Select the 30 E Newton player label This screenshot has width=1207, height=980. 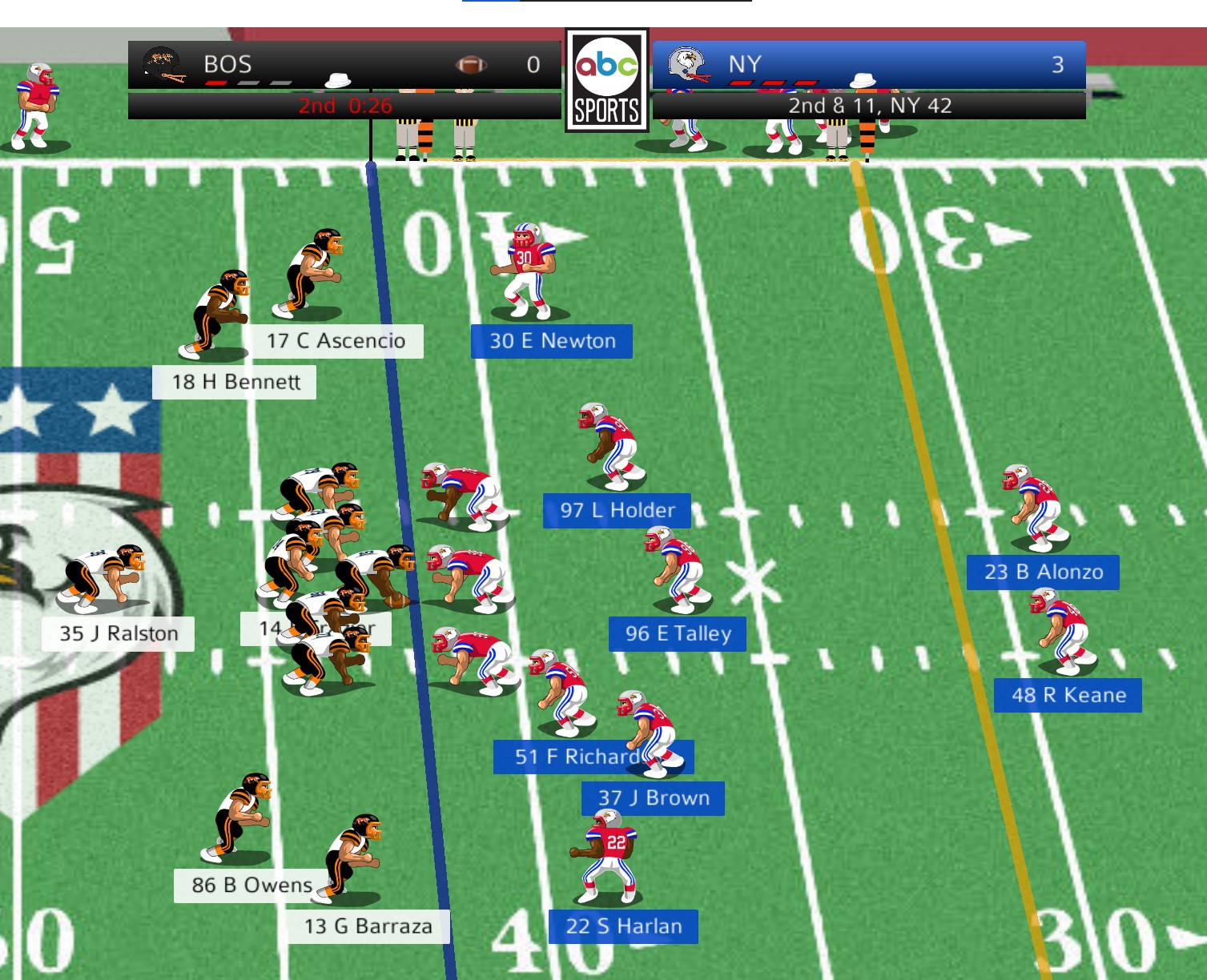[552, 341]
